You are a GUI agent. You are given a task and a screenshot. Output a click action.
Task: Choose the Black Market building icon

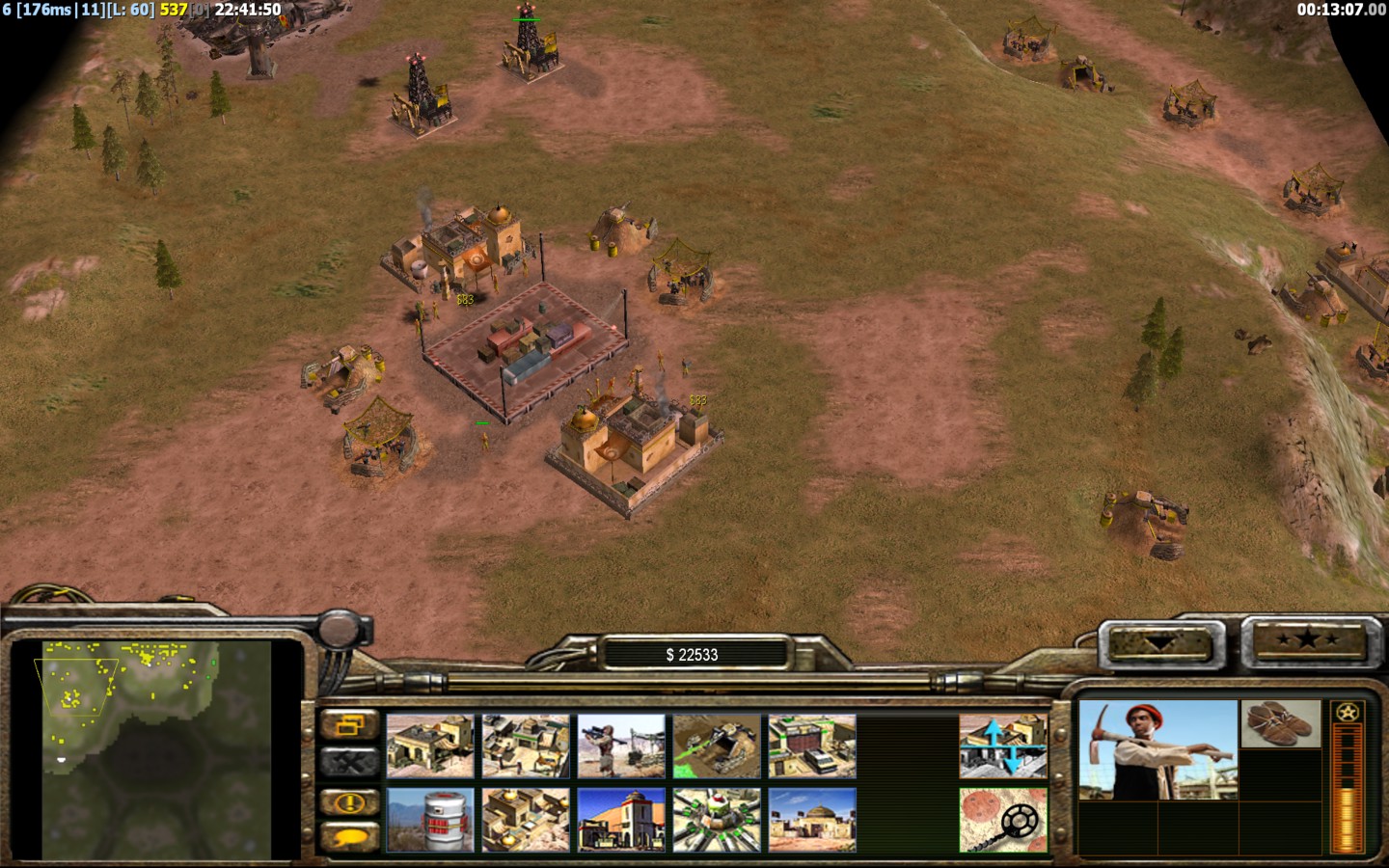coord(621,820)
